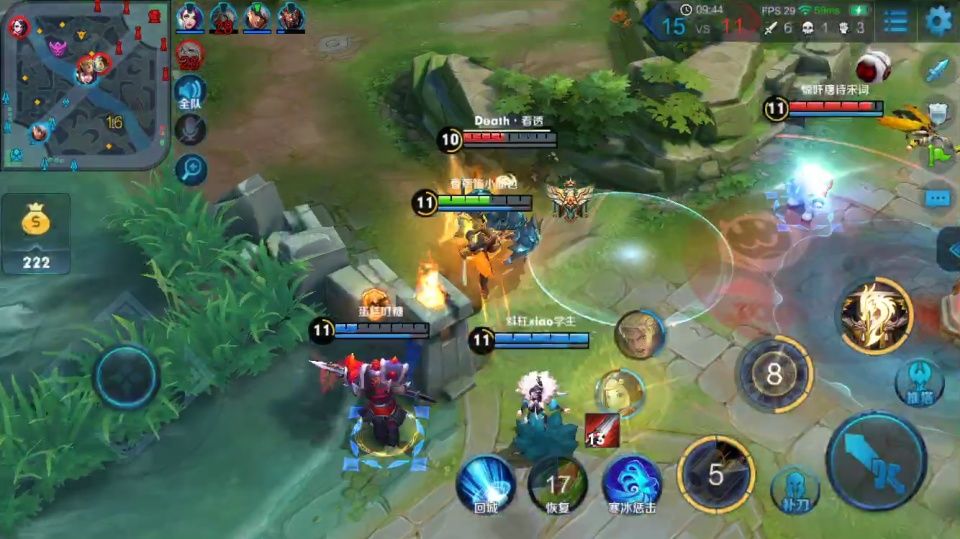Screen dimensions: 960x539
Task: Toggle the muted microphone button
Action: pyautogui.click(x=190, y=129)
